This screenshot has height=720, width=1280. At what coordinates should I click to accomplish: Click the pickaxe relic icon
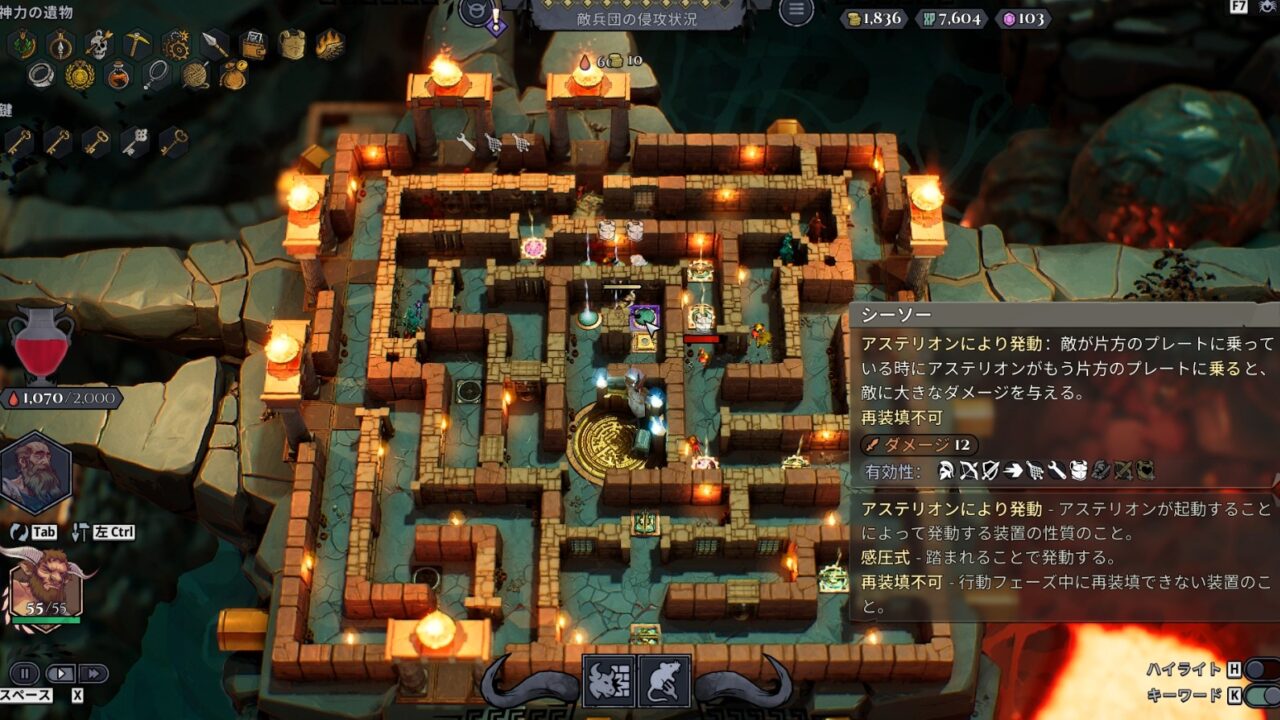137,43
